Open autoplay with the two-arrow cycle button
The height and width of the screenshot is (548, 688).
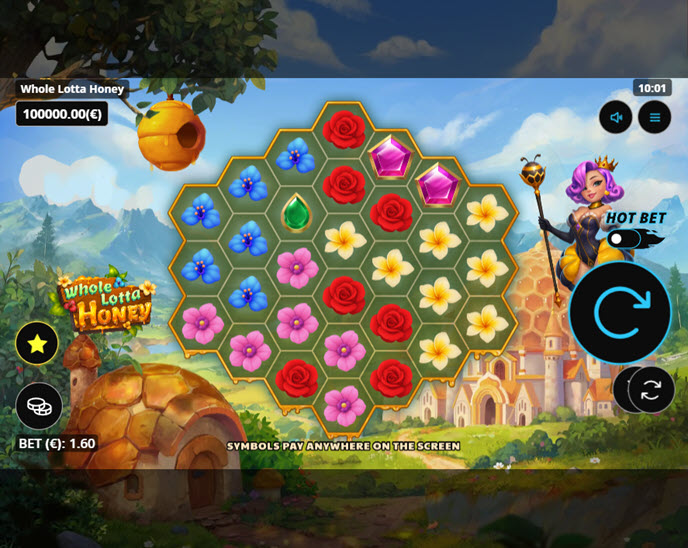coord(651,390)
